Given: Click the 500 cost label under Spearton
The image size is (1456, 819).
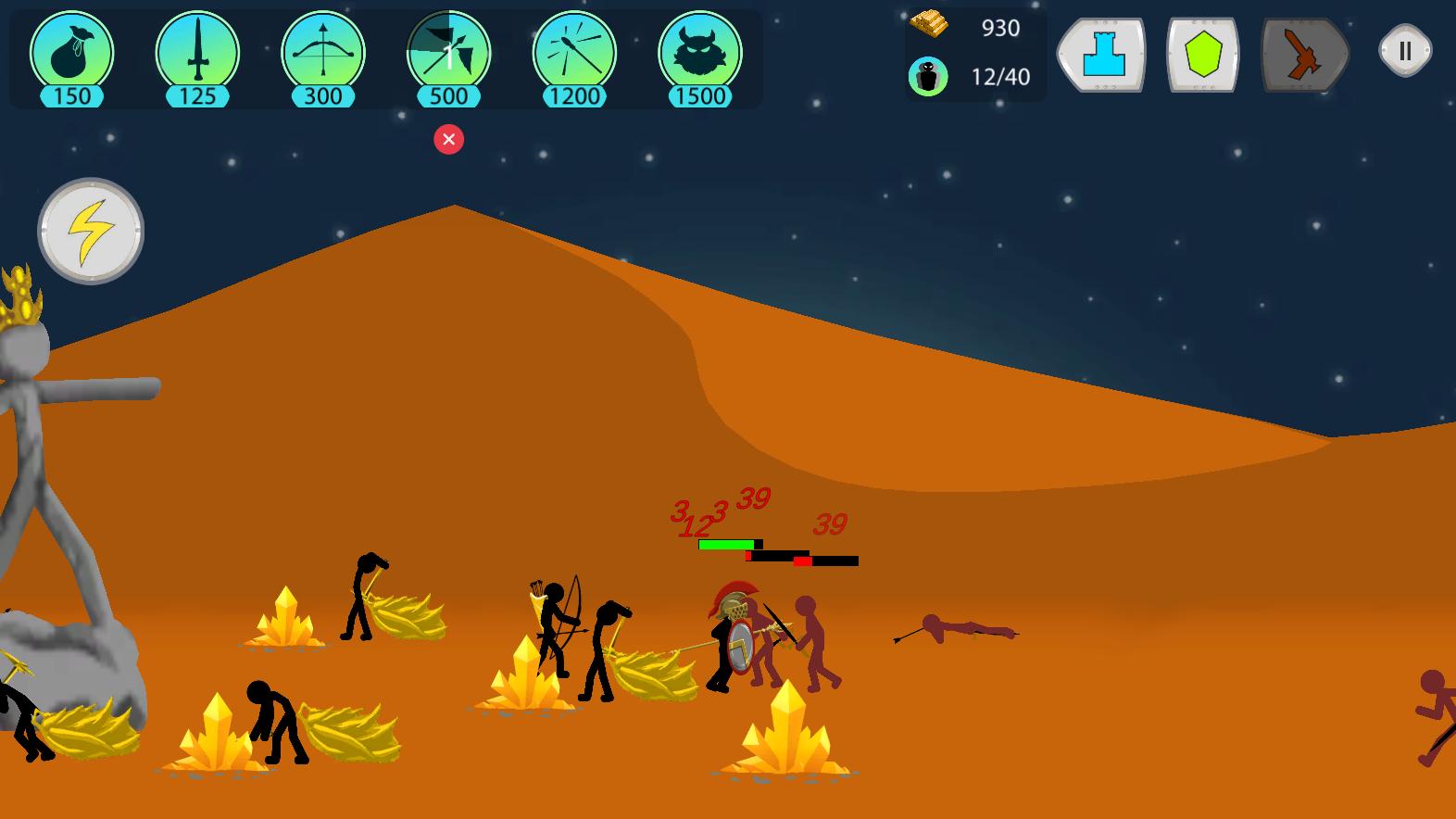Looking at the screenshot, I should click(x=448, y=94).
